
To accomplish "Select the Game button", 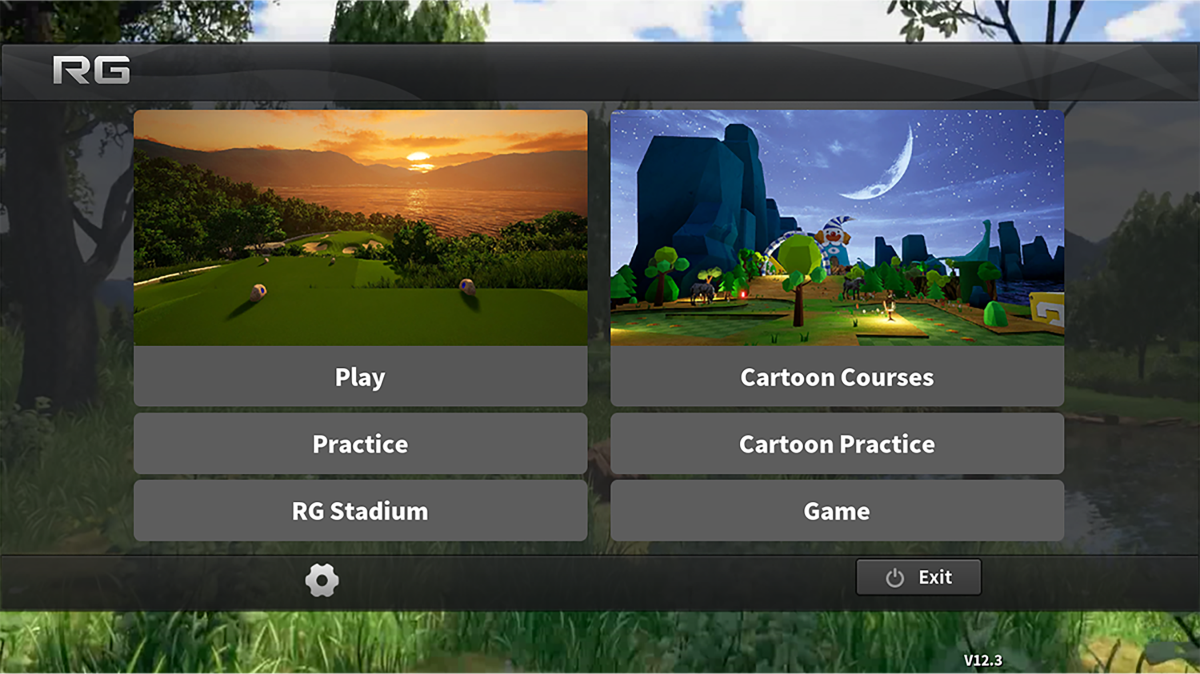I will [837, 511].
